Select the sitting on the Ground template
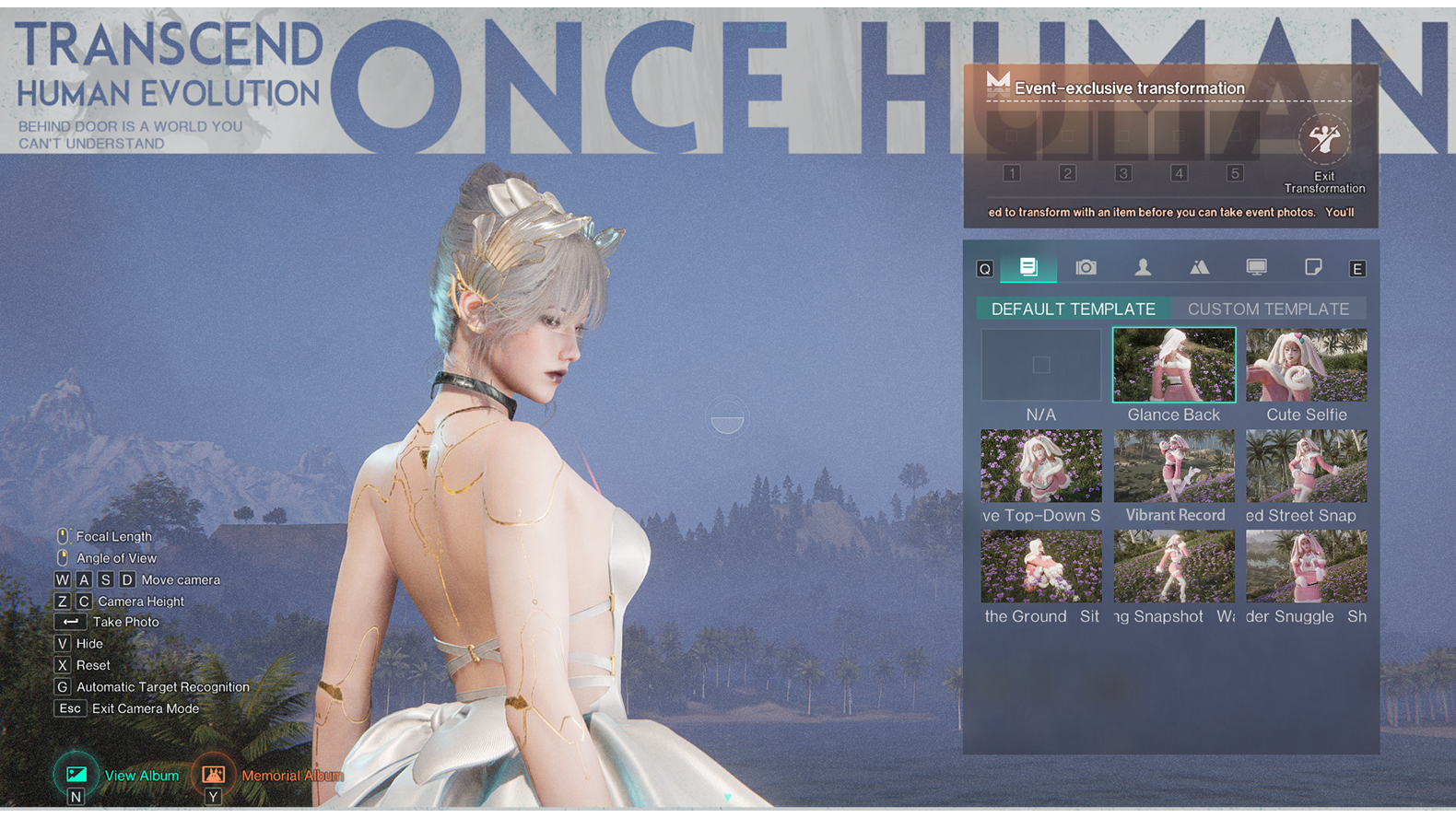This screenshot has width=1456, height=818. [x=1040, y=567]
